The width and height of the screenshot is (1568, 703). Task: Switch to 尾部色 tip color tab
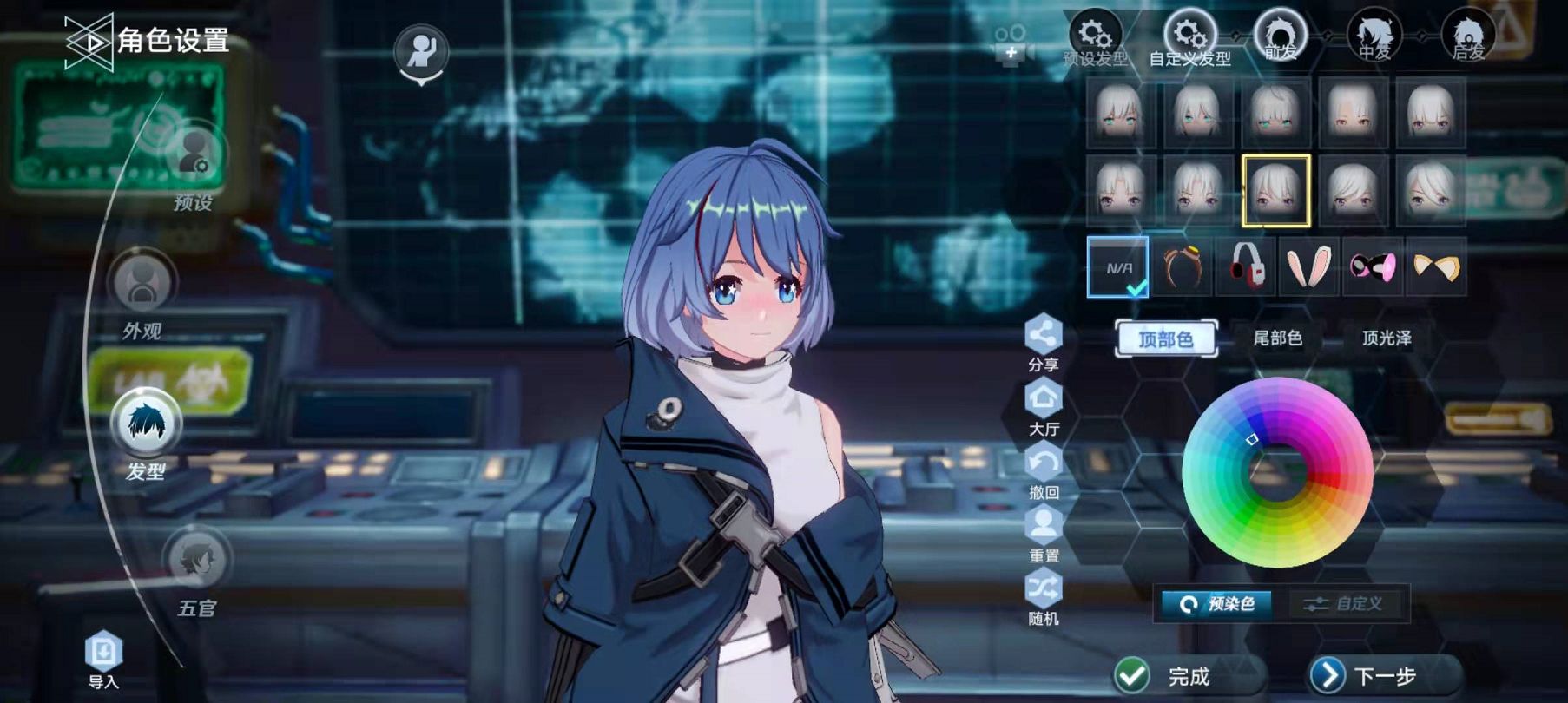(1277, 338)
